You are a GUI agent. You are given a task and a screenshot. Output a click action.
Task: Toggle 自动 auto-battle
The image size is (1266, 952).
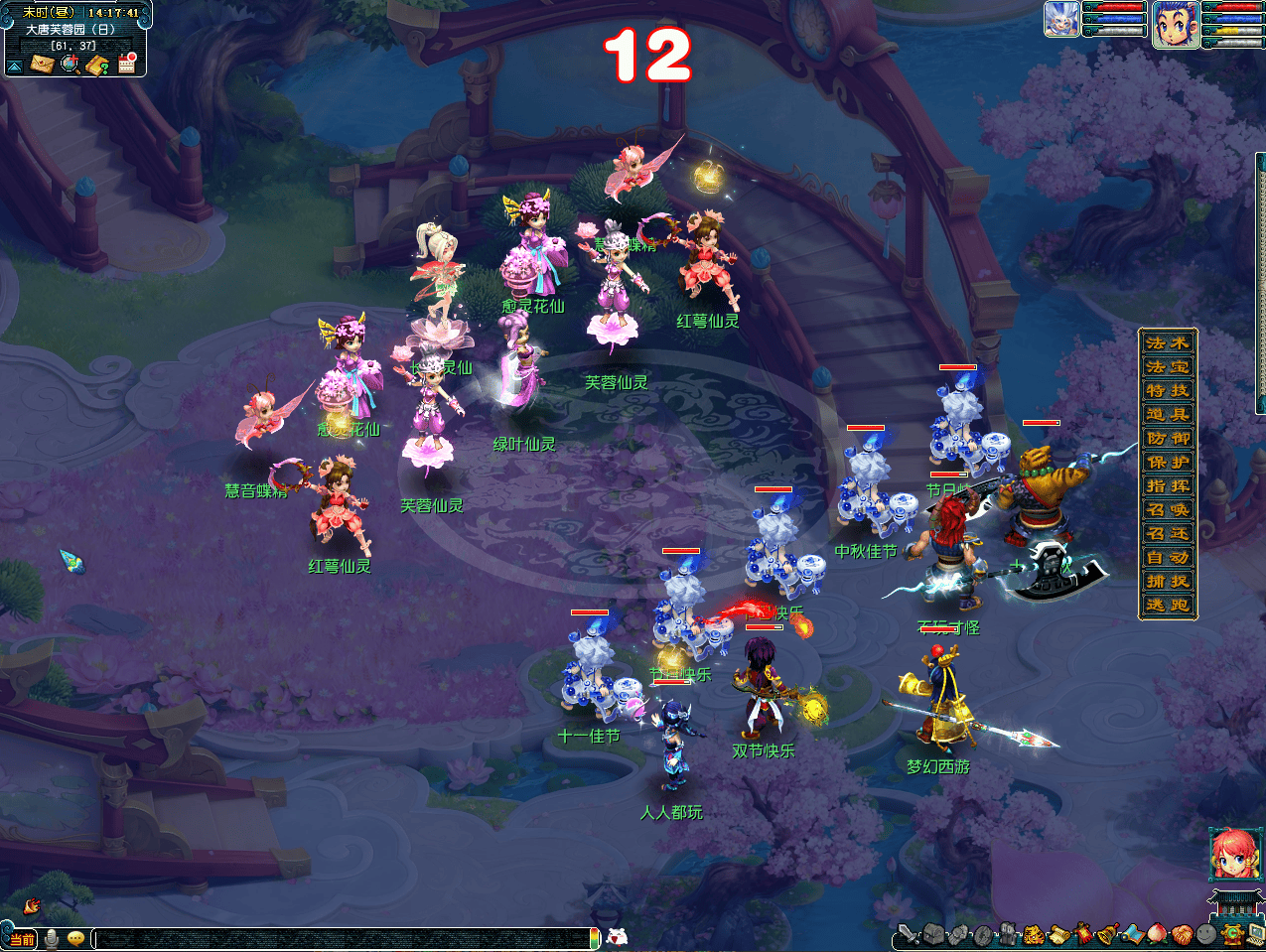(x=1168, y=557)
